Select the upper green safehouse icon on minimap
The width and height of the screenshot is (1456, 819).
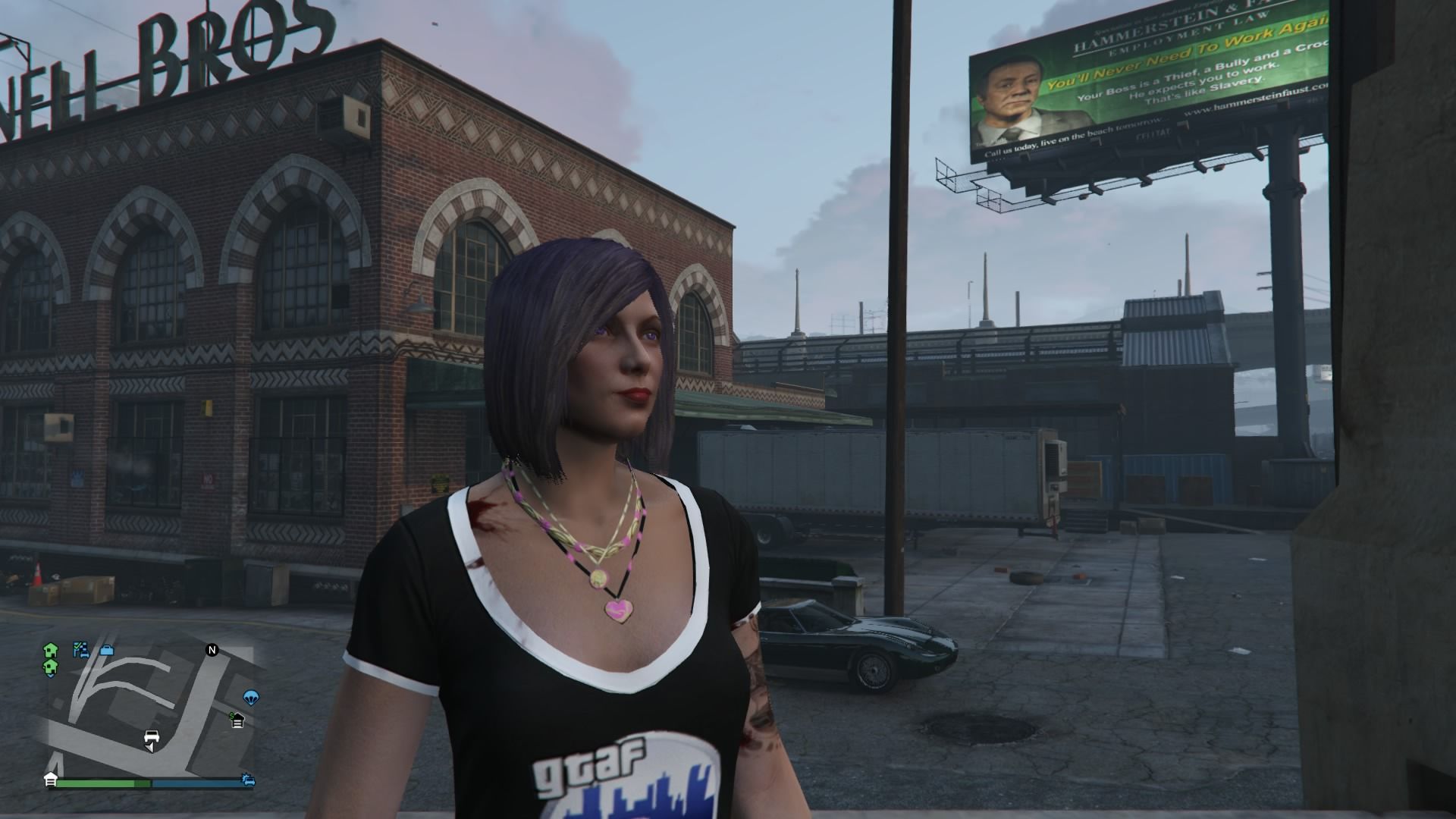(x=50, y=651)
